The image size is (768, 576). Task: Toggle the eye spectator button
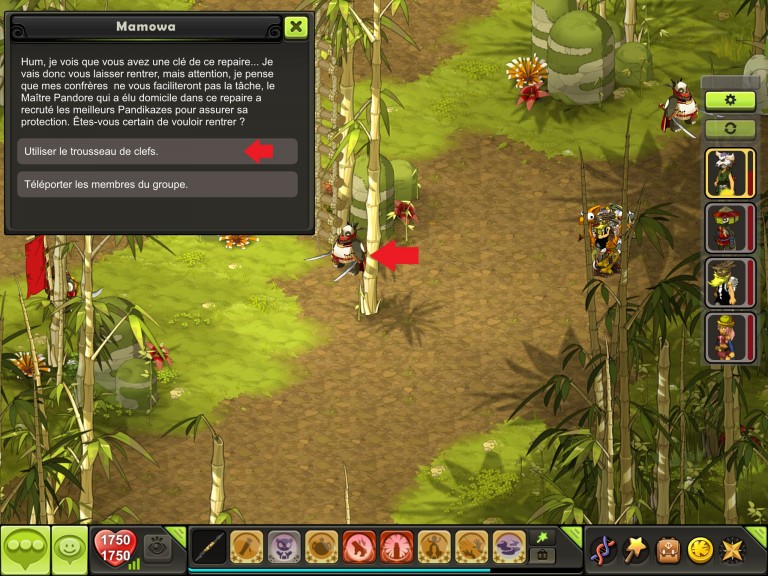(157, 546)
